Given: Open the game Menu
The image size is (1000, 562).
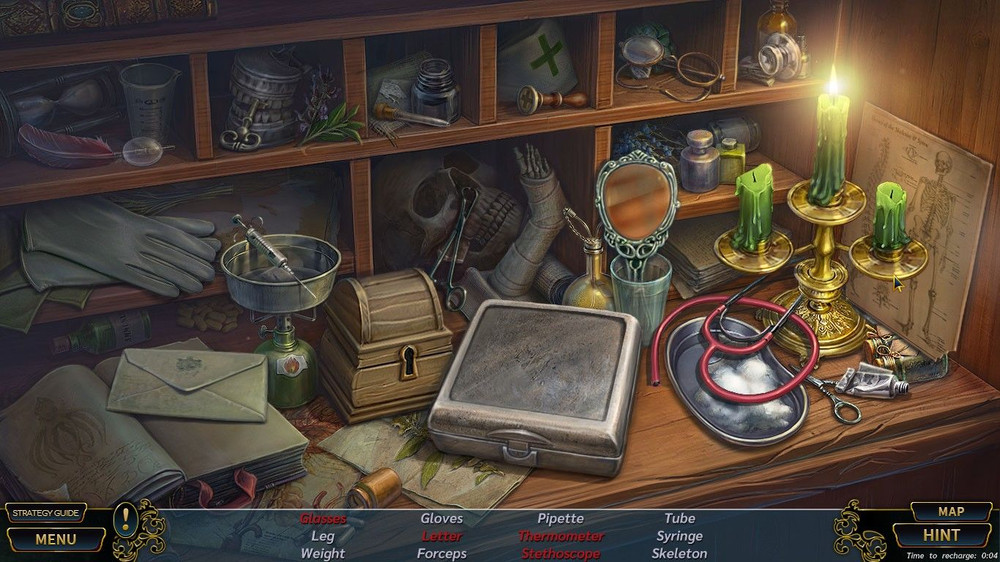Looking at the screenshot, I should [x=55, y=539].
